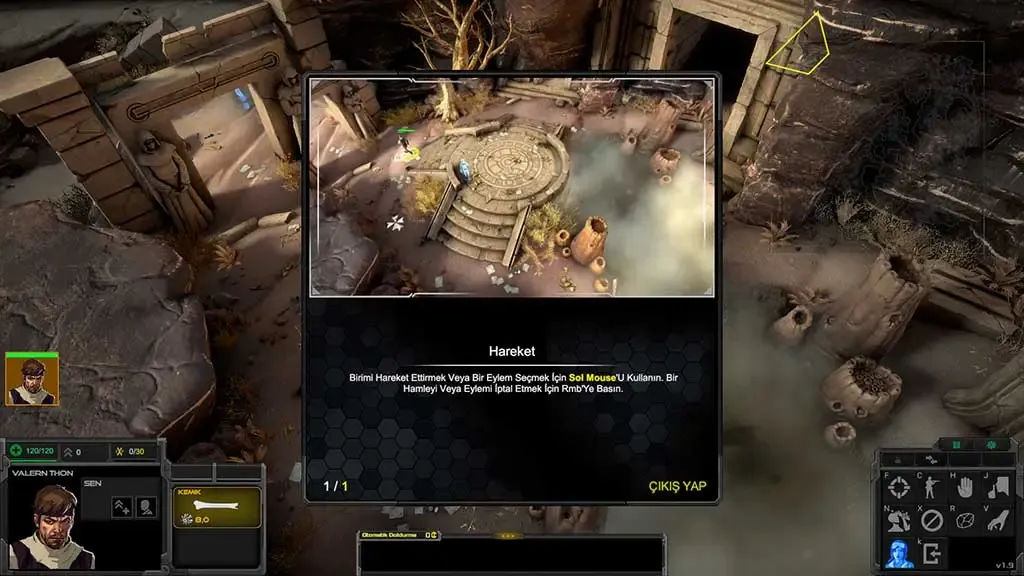
Task: Click the level-up chevron plus button
Action: click(x=122, y=507)
